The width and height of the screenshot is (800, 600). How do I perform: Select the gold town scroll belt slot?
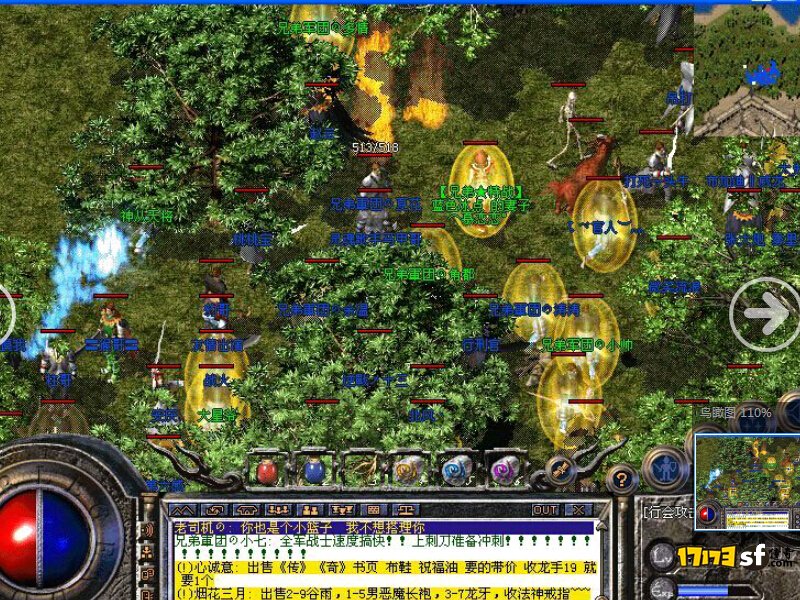(407, 470)
